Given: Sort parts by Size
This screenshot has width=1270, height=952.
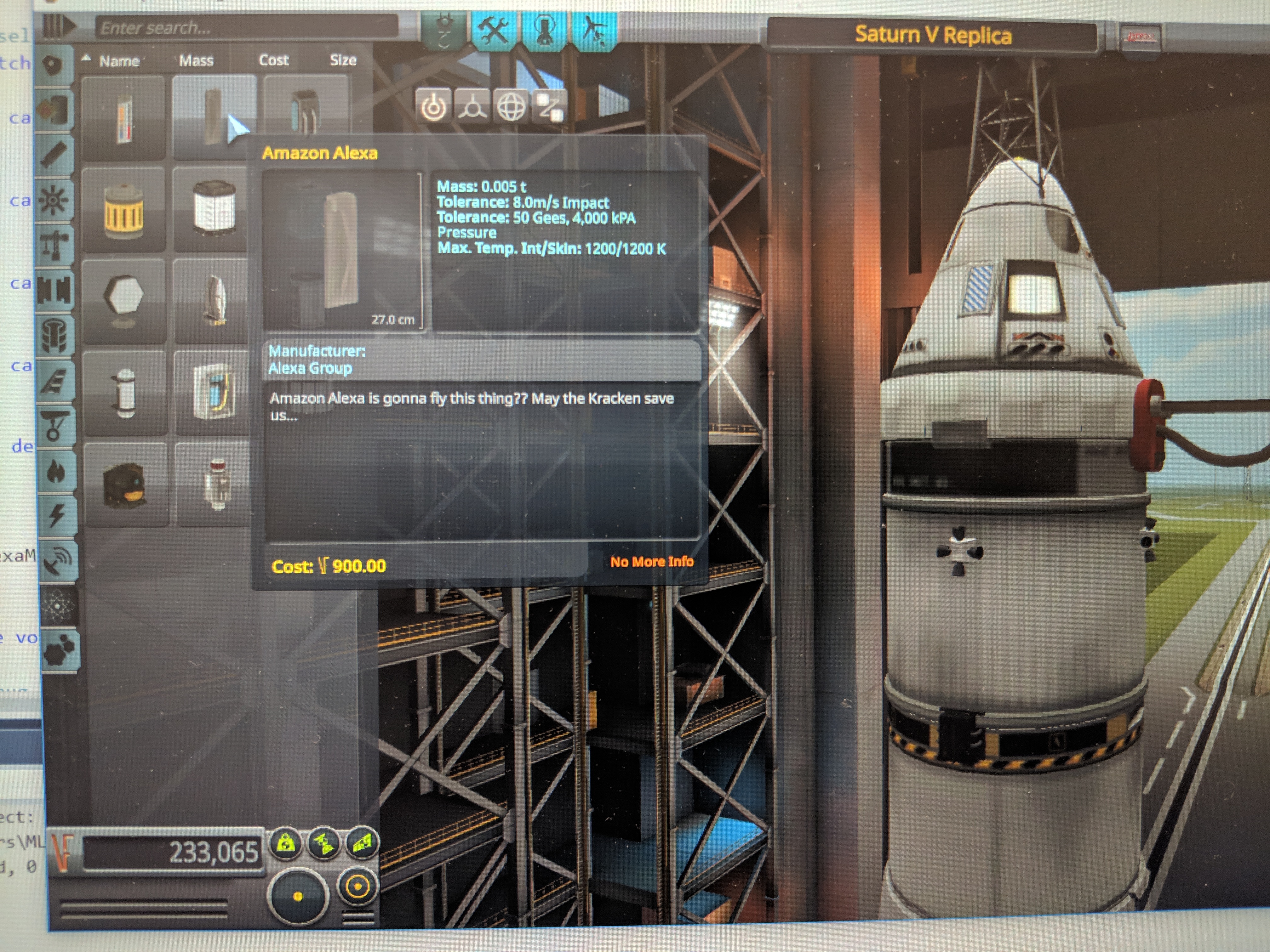Looking at the screenshot, I should 343,60.
